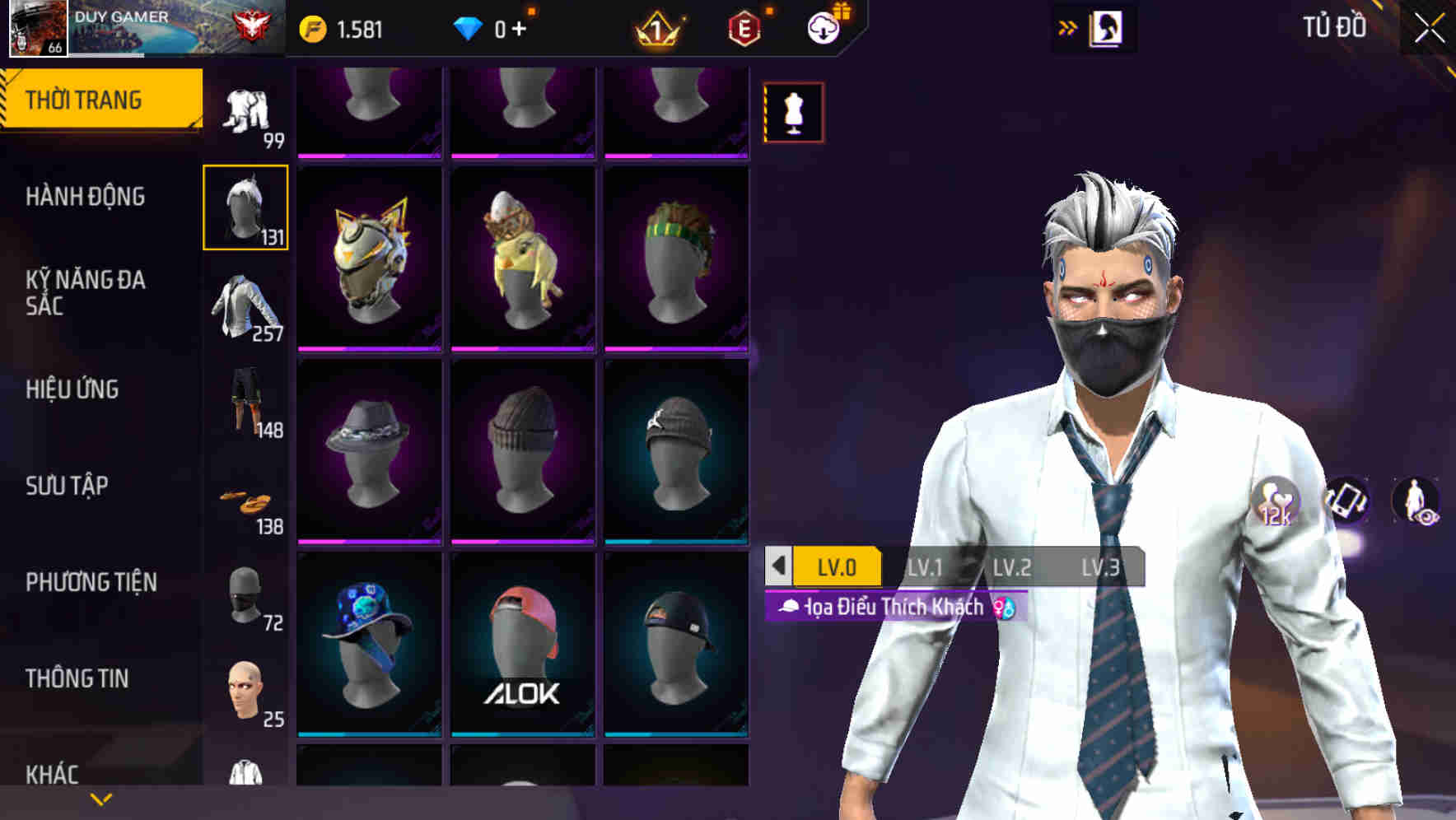Viewport: 1456px width, 820px height.
Task: Expand the left arrow beside LV.0
Action: coord(777,566)
